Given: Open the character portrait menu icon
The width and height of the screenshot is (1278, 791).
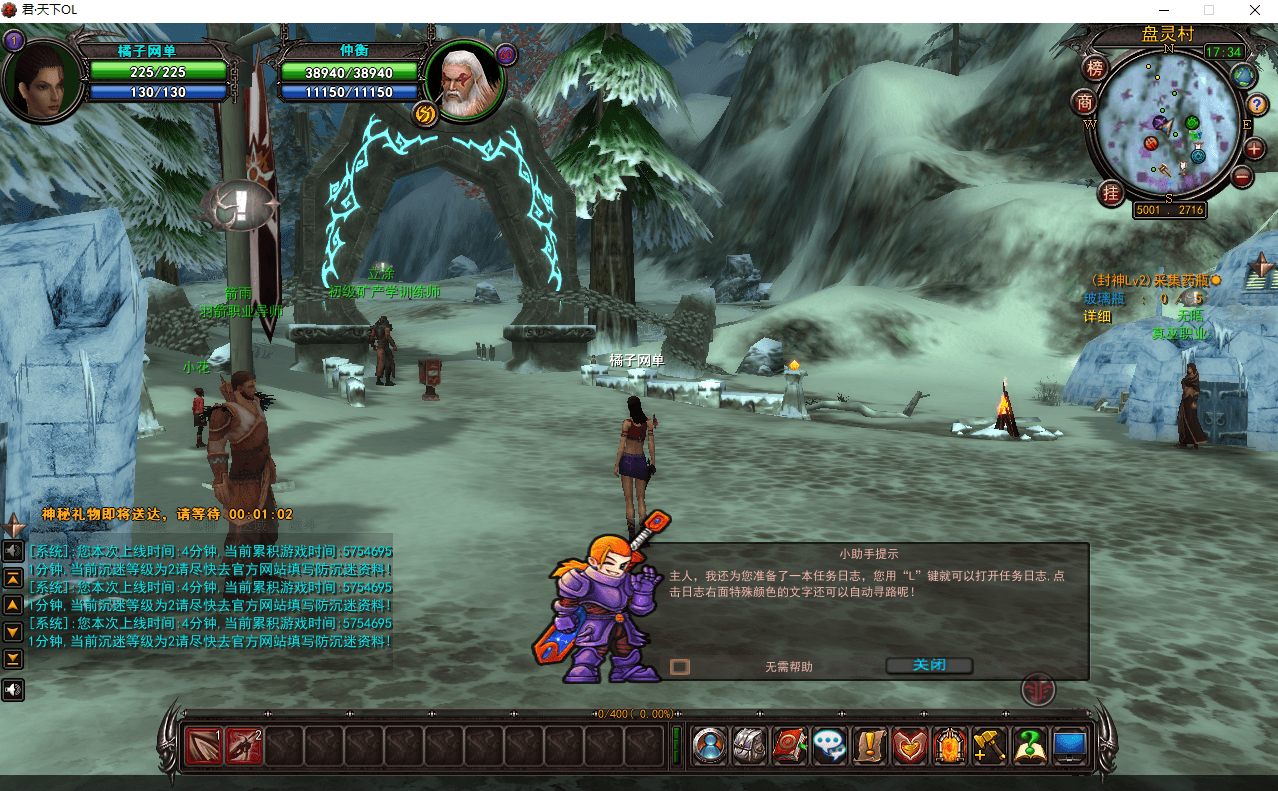Looking at the screenshot, I should (x=709, y=746).
